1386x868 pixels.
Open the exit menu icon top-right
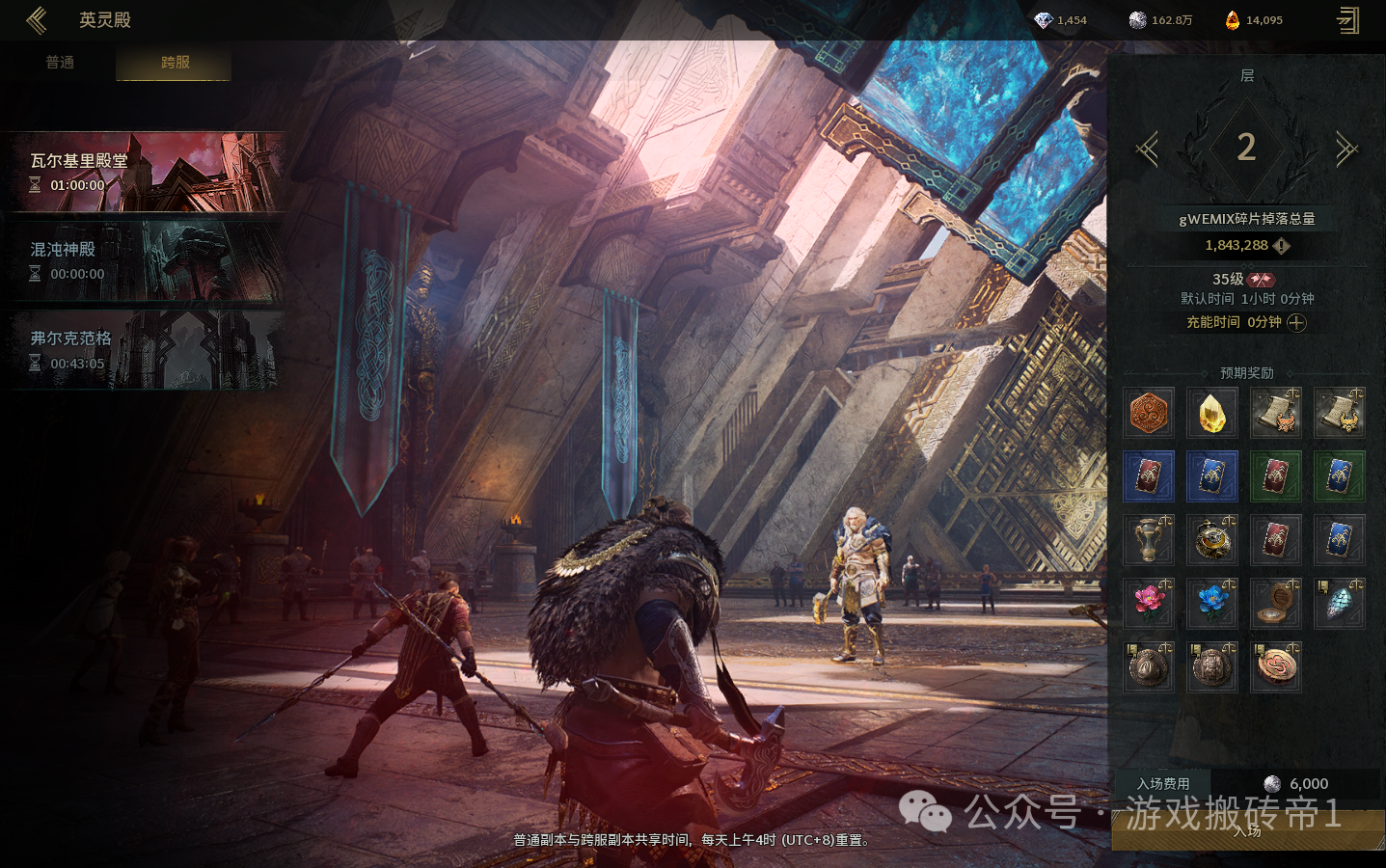coord(1348,20)
